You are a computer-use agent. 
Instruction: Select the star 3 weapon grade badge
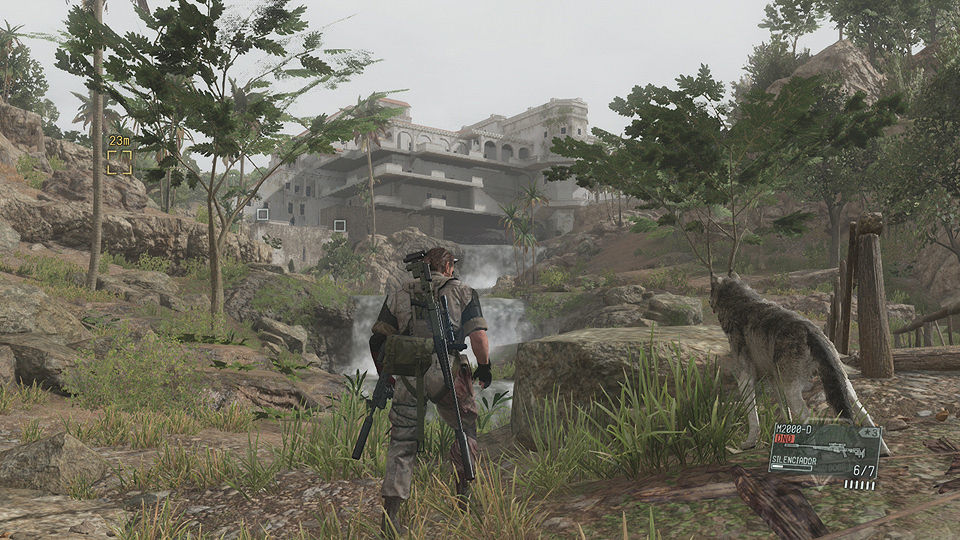click(x=870, y=432)
